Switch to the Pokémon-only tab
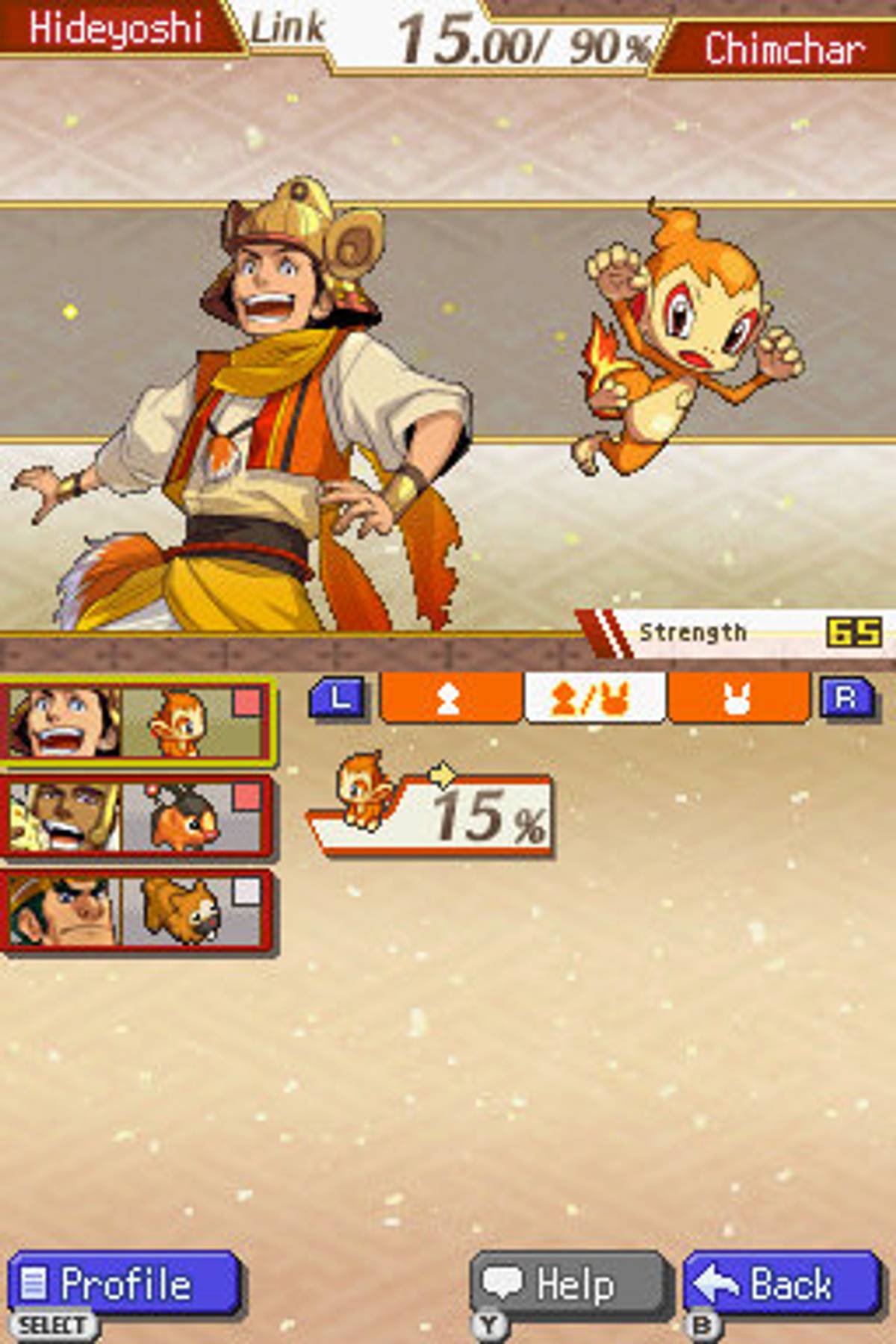The width and height of the screenshot is (896, 1344). tap(738, 698)
